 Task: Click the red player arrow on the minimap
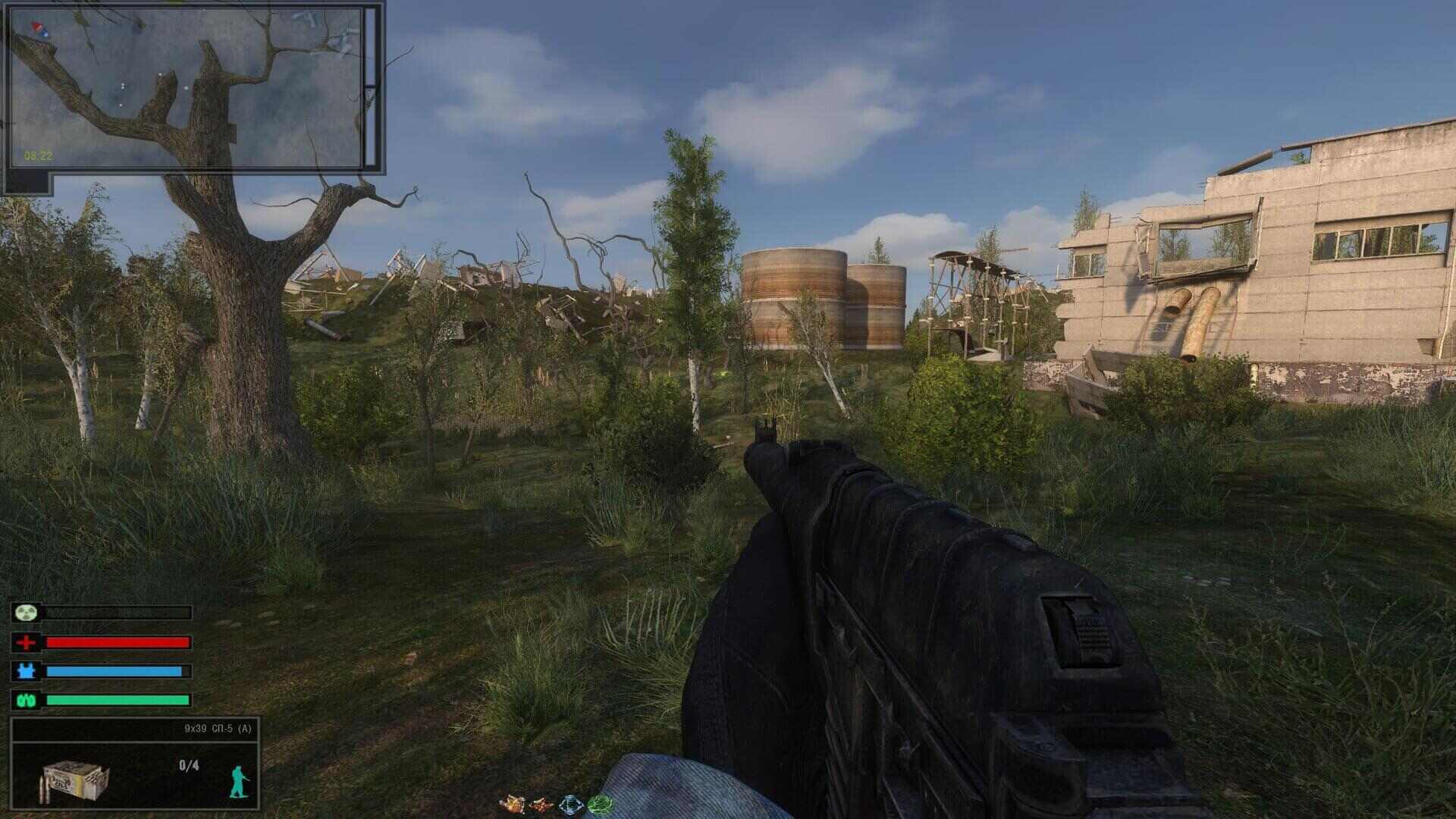coord(36,28)
